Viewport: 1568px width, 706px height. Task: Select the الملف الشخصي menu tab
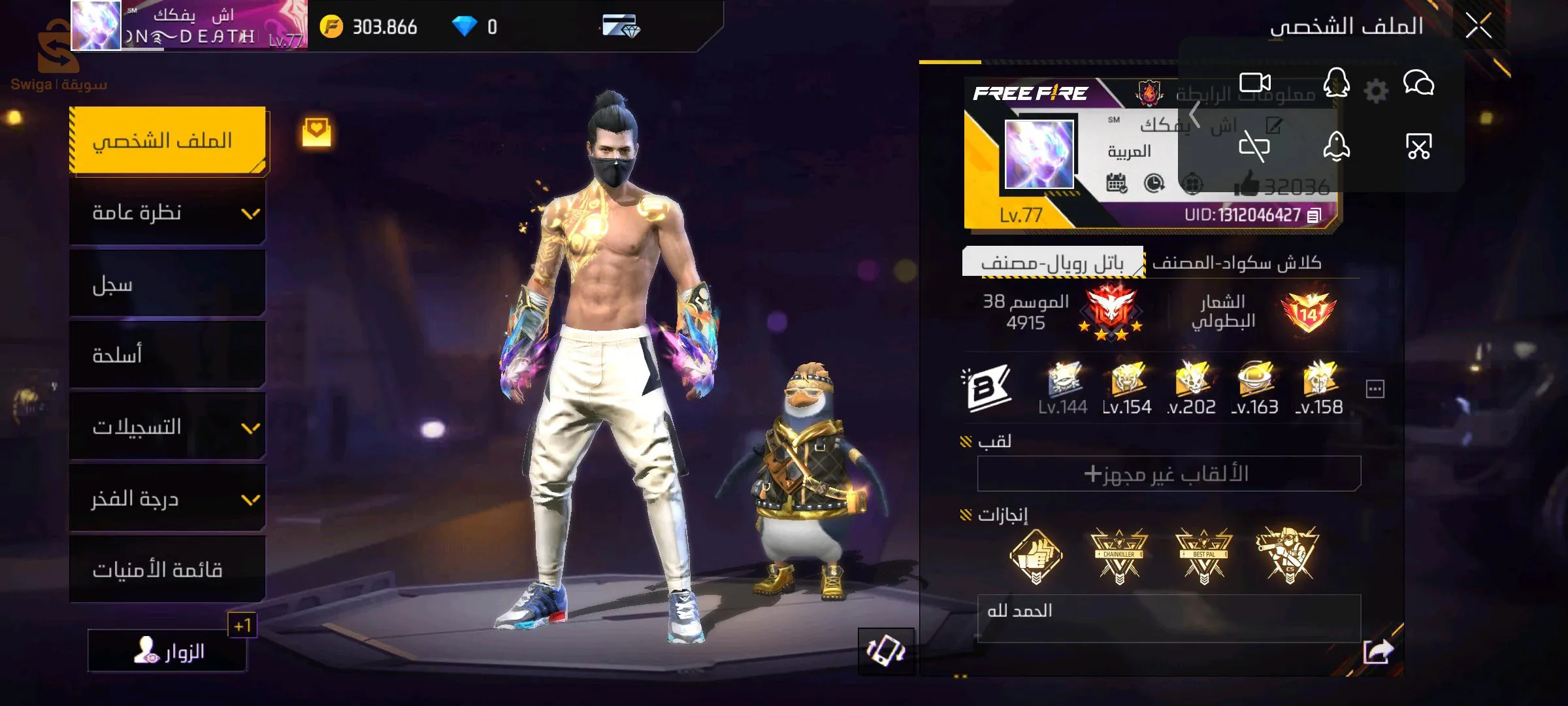point(167,141)
